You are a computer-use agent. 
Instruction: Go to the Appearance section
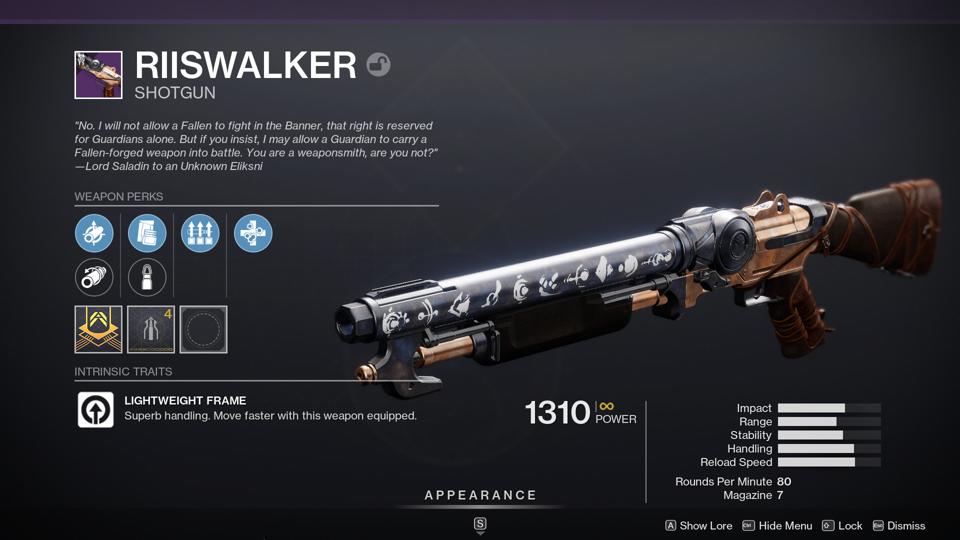click(480, 495)
